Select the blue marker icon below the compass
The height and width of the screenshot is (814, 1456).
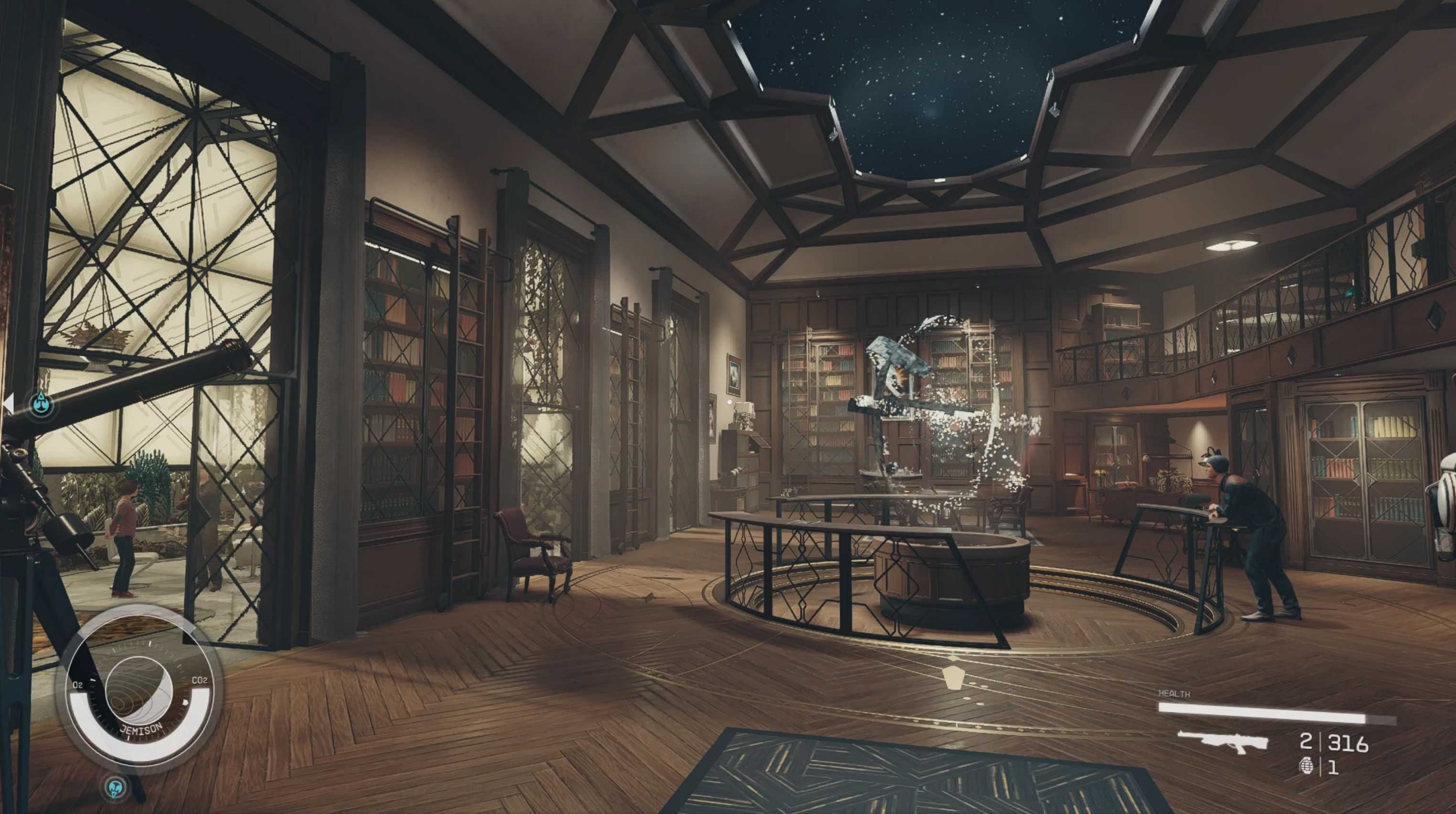point(116,787)
